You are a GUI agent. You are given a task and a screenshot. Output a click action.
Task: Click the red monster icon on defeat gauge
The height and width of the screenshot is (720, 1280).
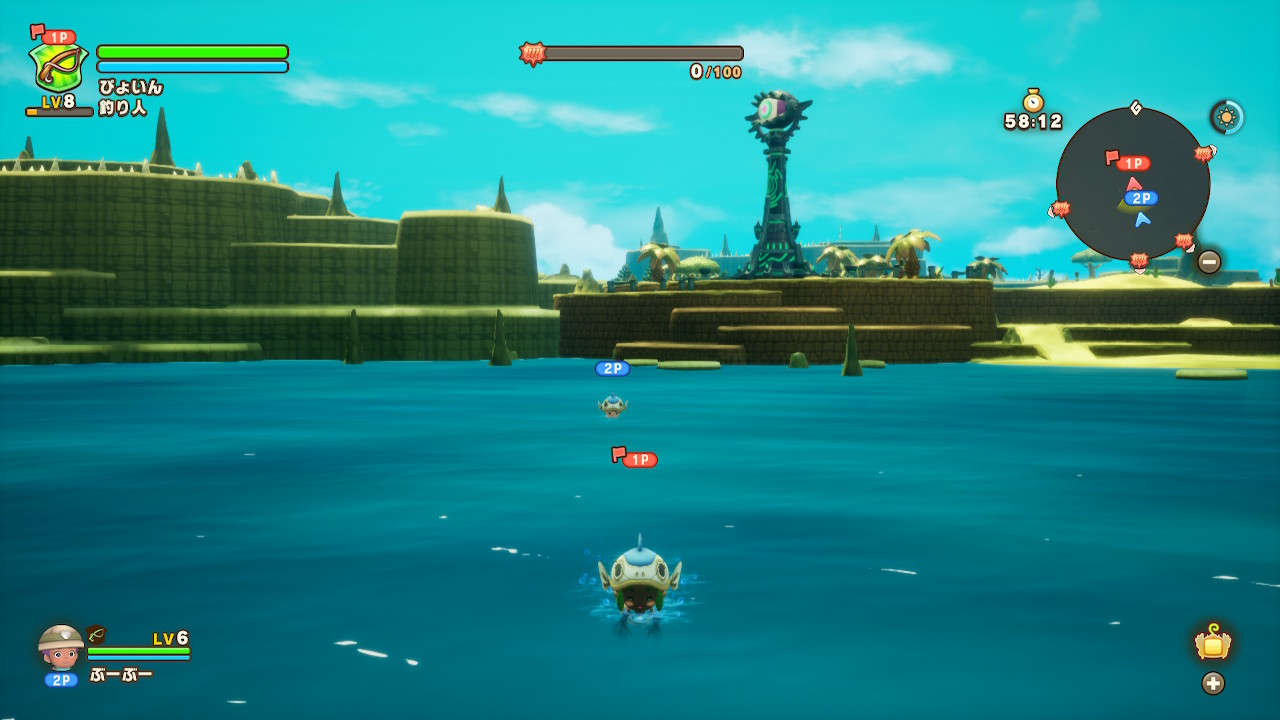[532, 53]
